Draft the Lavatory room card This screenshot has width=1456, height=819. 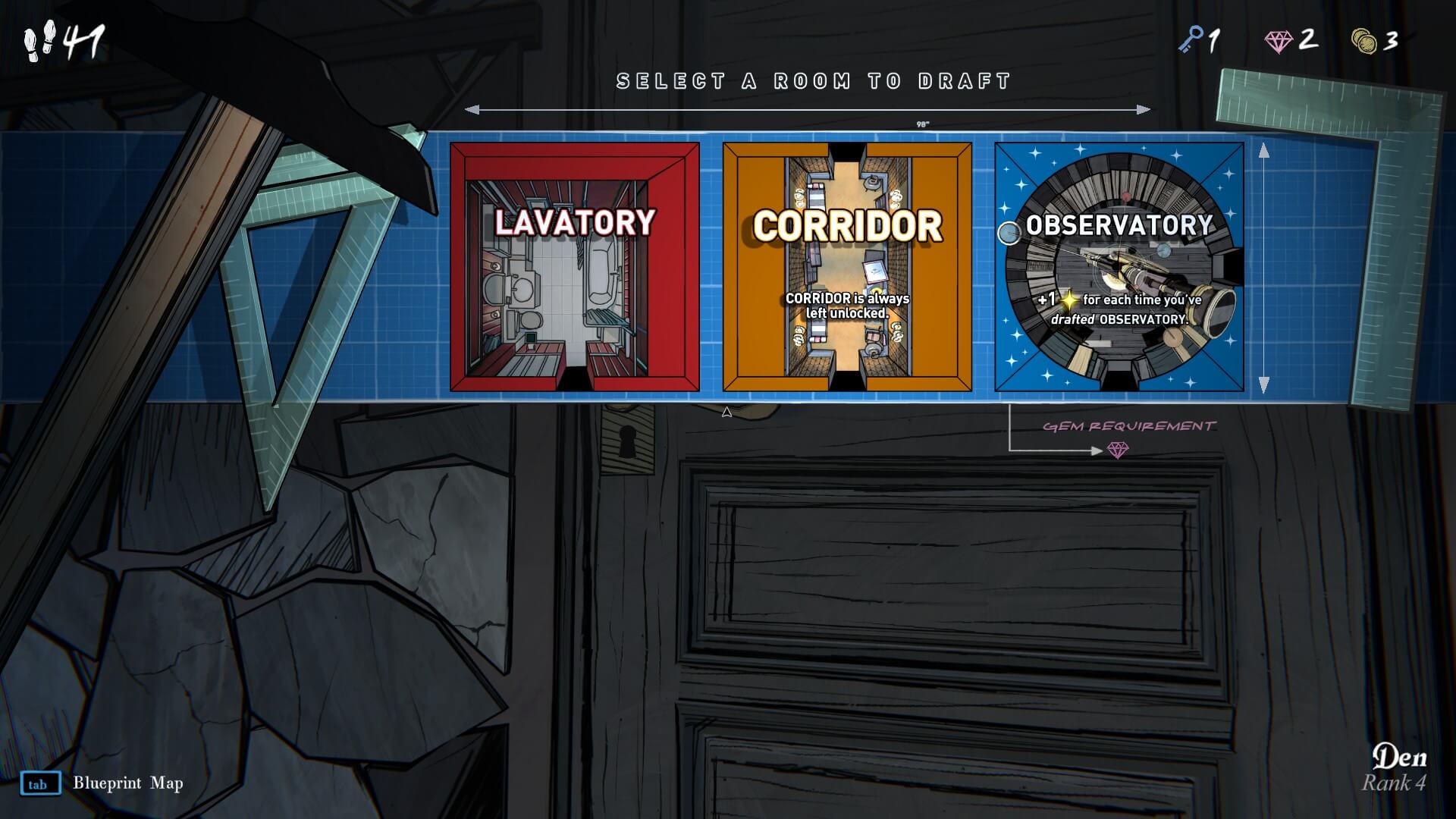pos(574,267)
